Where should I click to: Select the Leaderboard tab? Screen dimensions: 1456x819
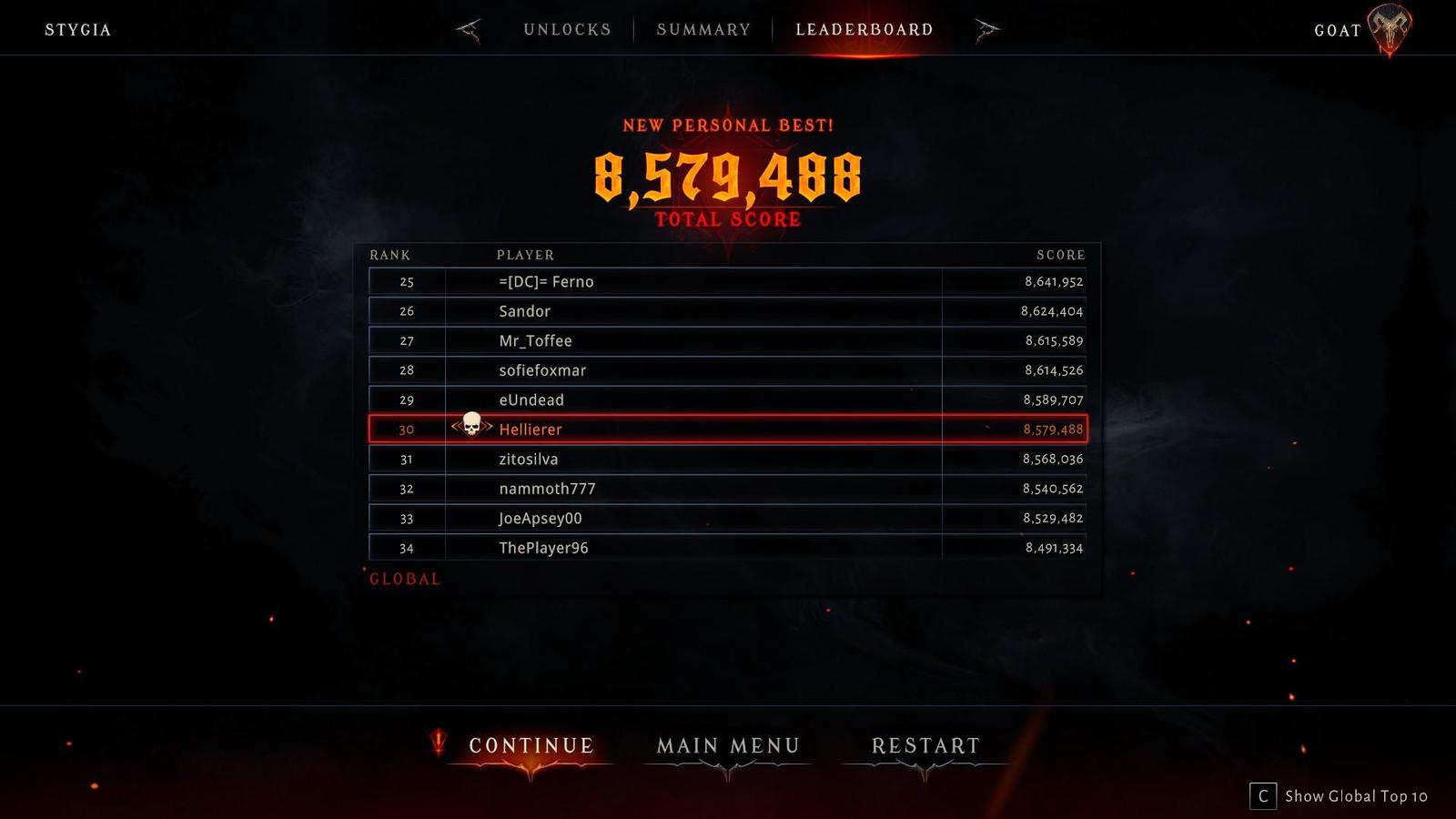click(863, 28)
